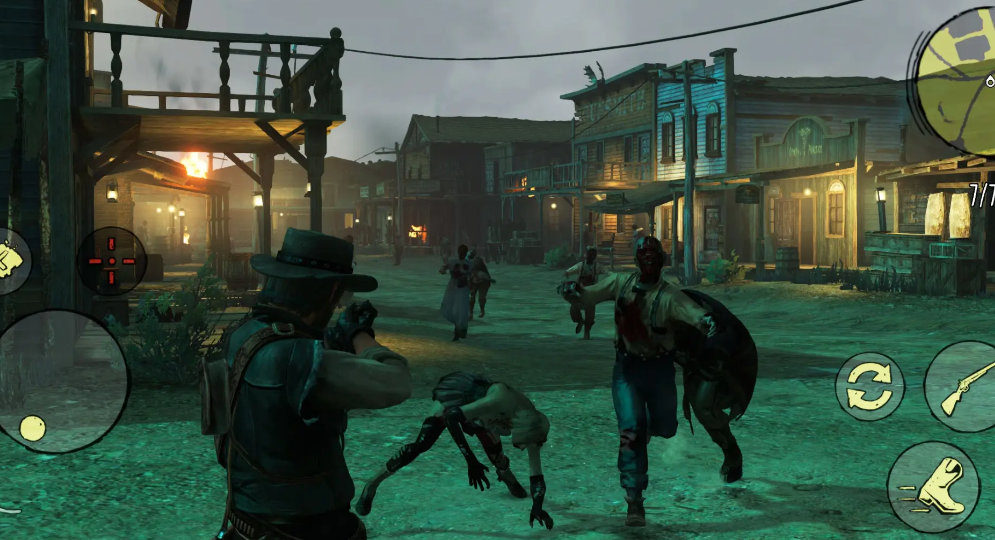Tap the yellow fist melee button
This screenshot has height=540, width=995.
click(x=10, y=262)
